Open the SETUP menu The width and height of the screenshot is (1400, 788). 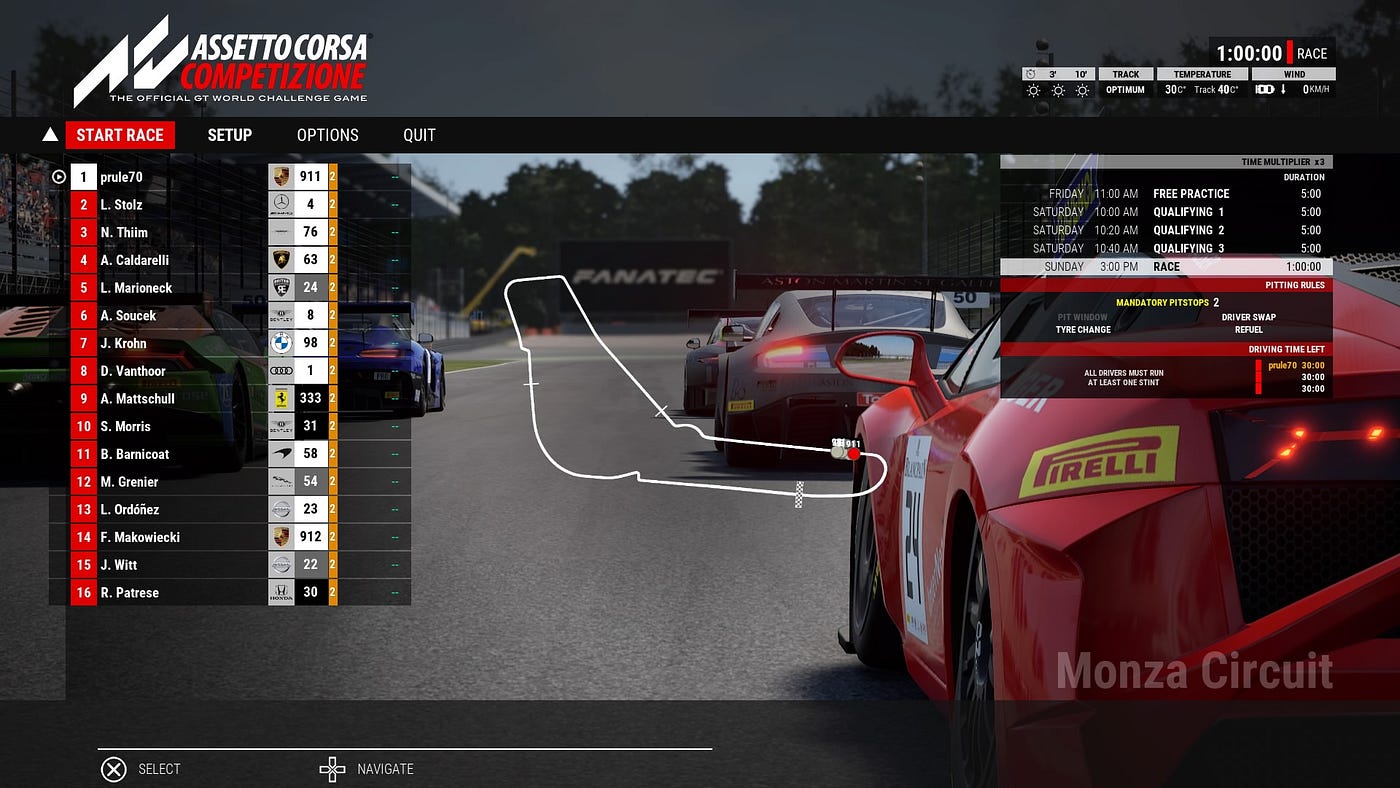point(229,135)
